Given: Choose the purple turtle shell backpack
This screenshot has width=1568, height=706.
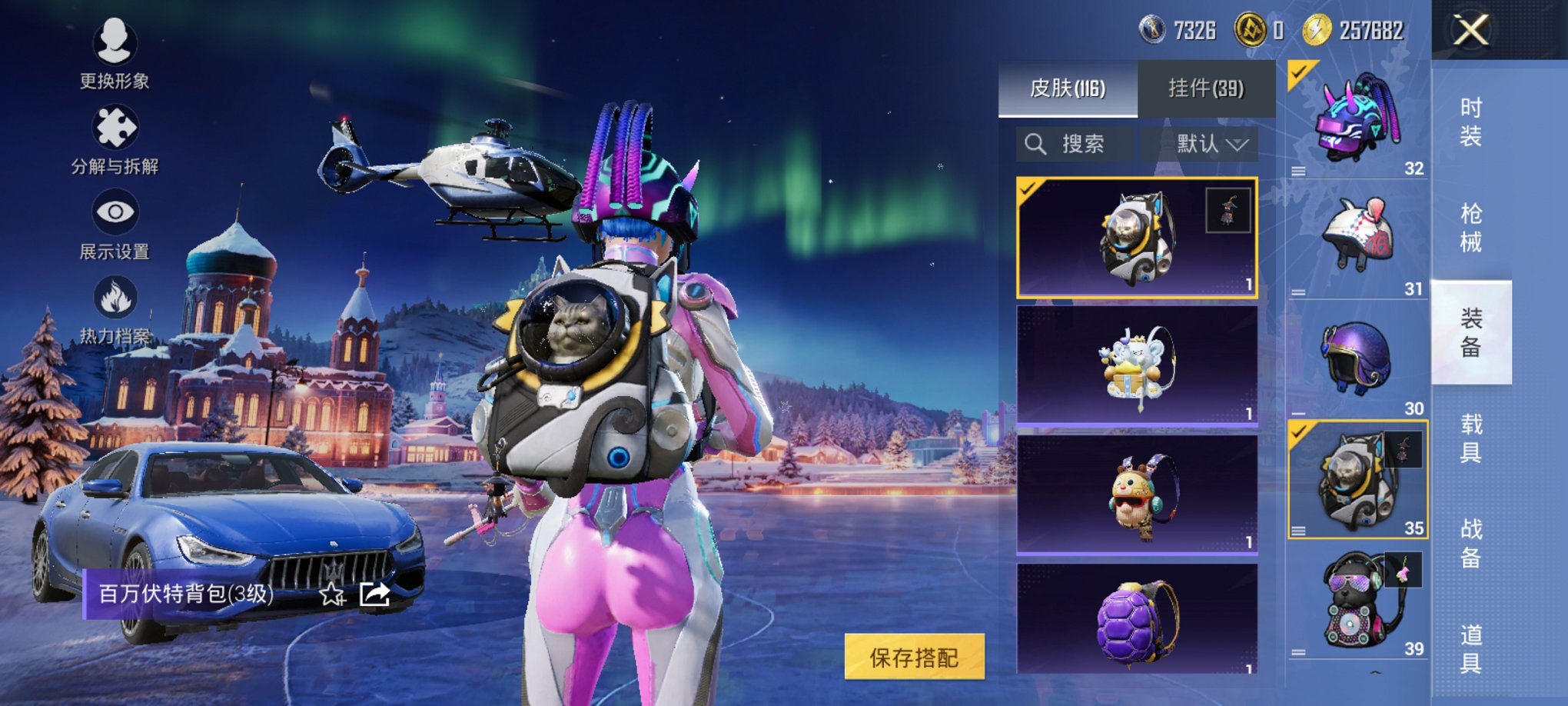Looking at the screenshot, I should click(x=1137, y=621).
